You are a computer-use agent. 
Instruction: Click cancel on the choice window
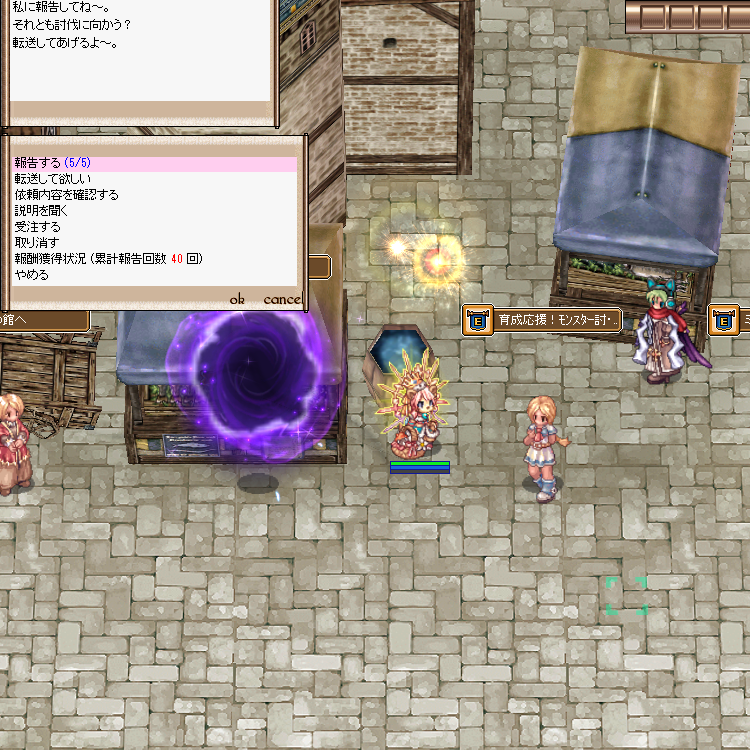(x=282, y=299)
